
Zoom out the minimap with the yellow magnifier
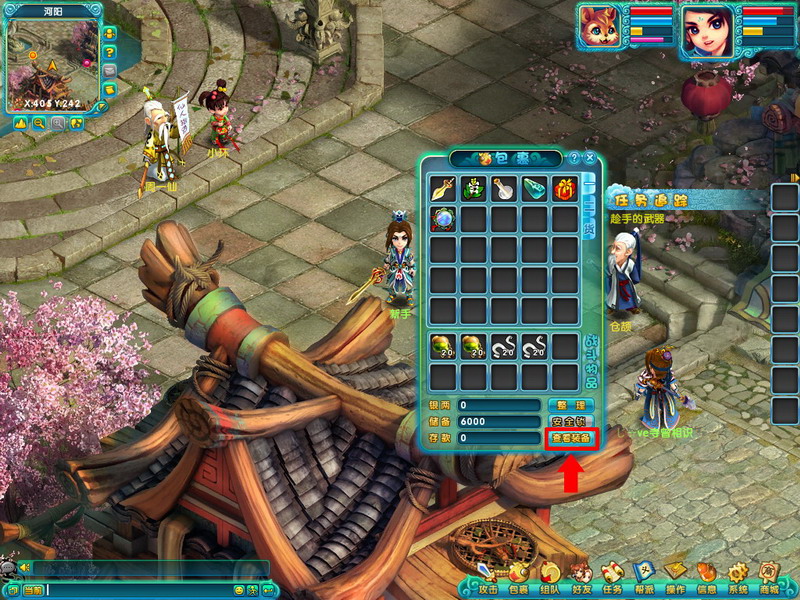tap(38, 123)
